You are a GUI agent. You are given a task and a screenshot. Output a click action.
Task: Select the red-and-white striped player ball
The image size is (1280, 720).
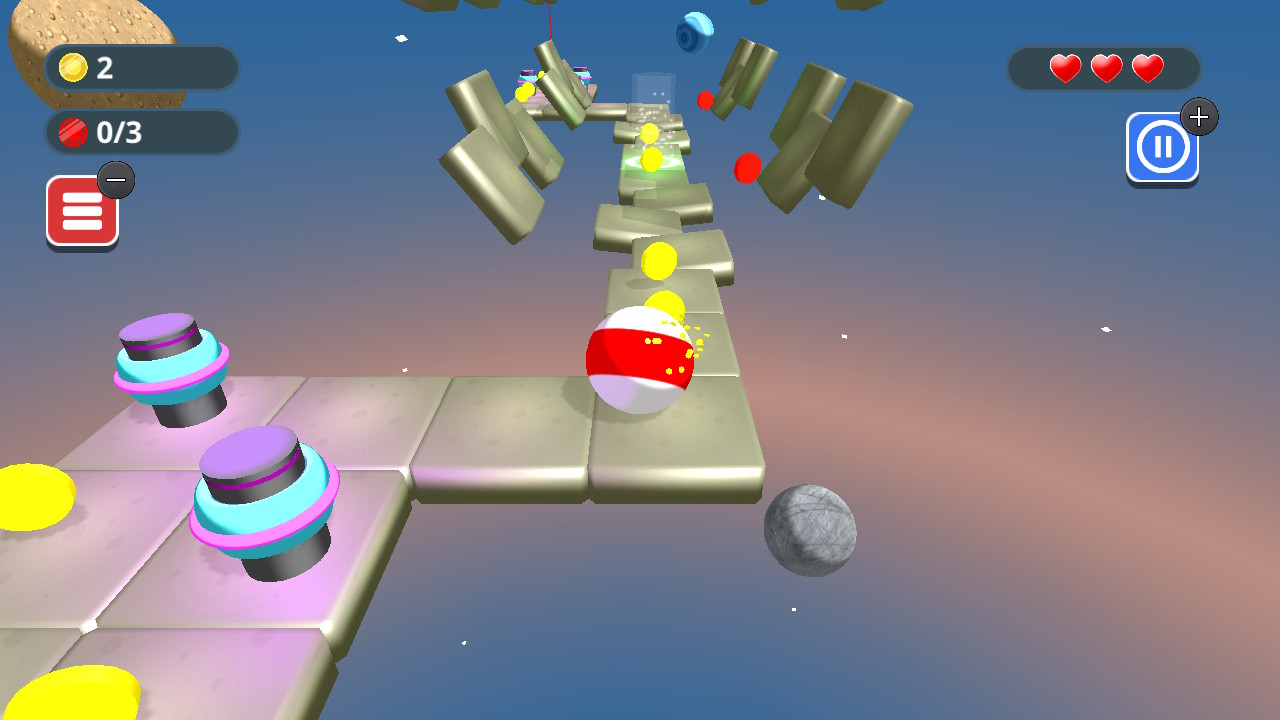(x=640, y=362)
